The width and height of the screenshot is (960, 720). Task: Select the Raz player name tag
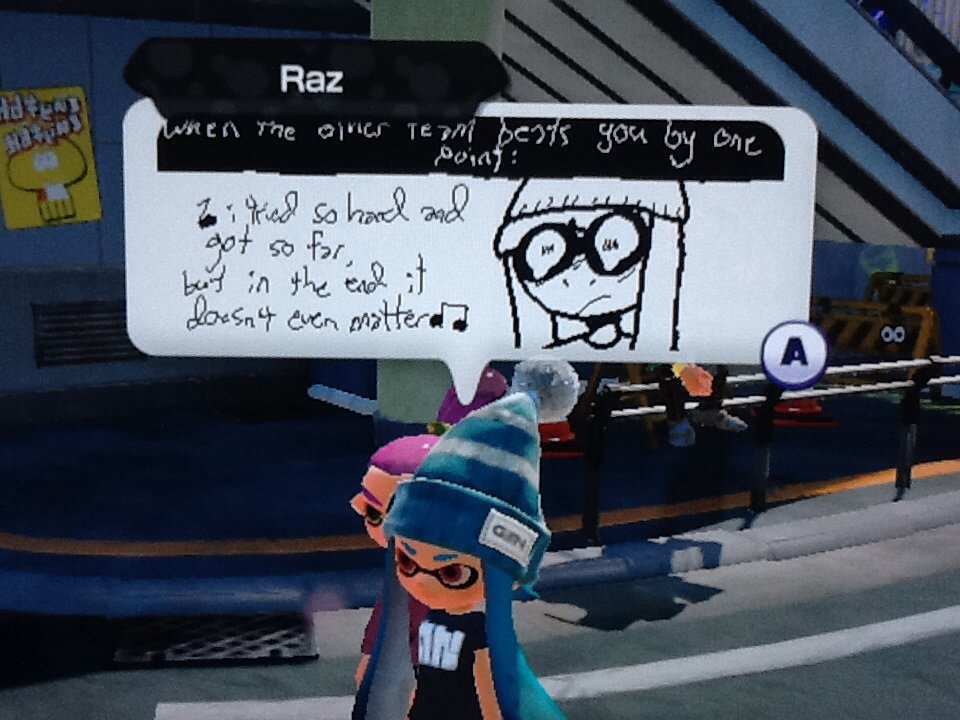(312, 80)
